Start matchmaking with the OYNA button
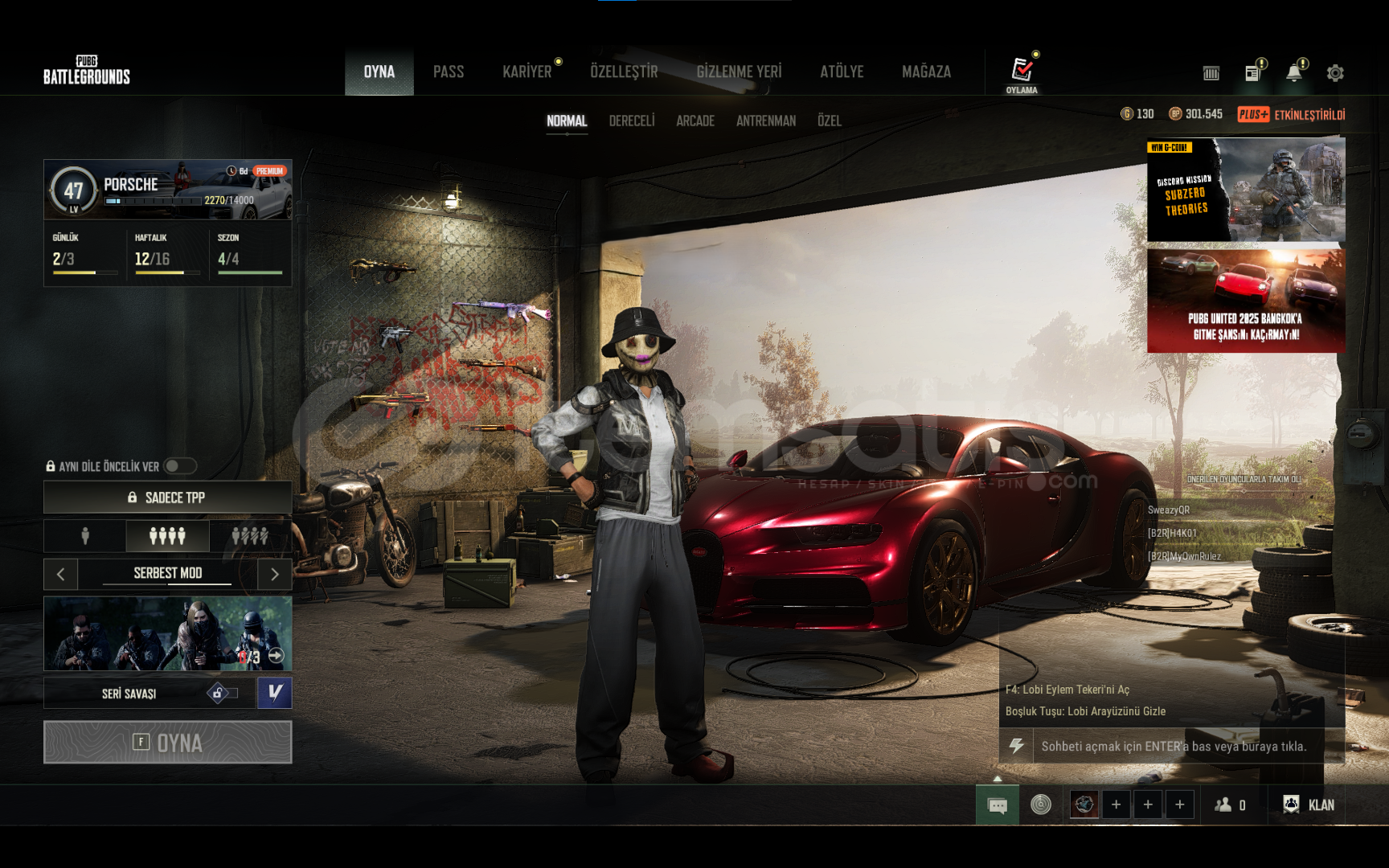 [x=167, y=742]
